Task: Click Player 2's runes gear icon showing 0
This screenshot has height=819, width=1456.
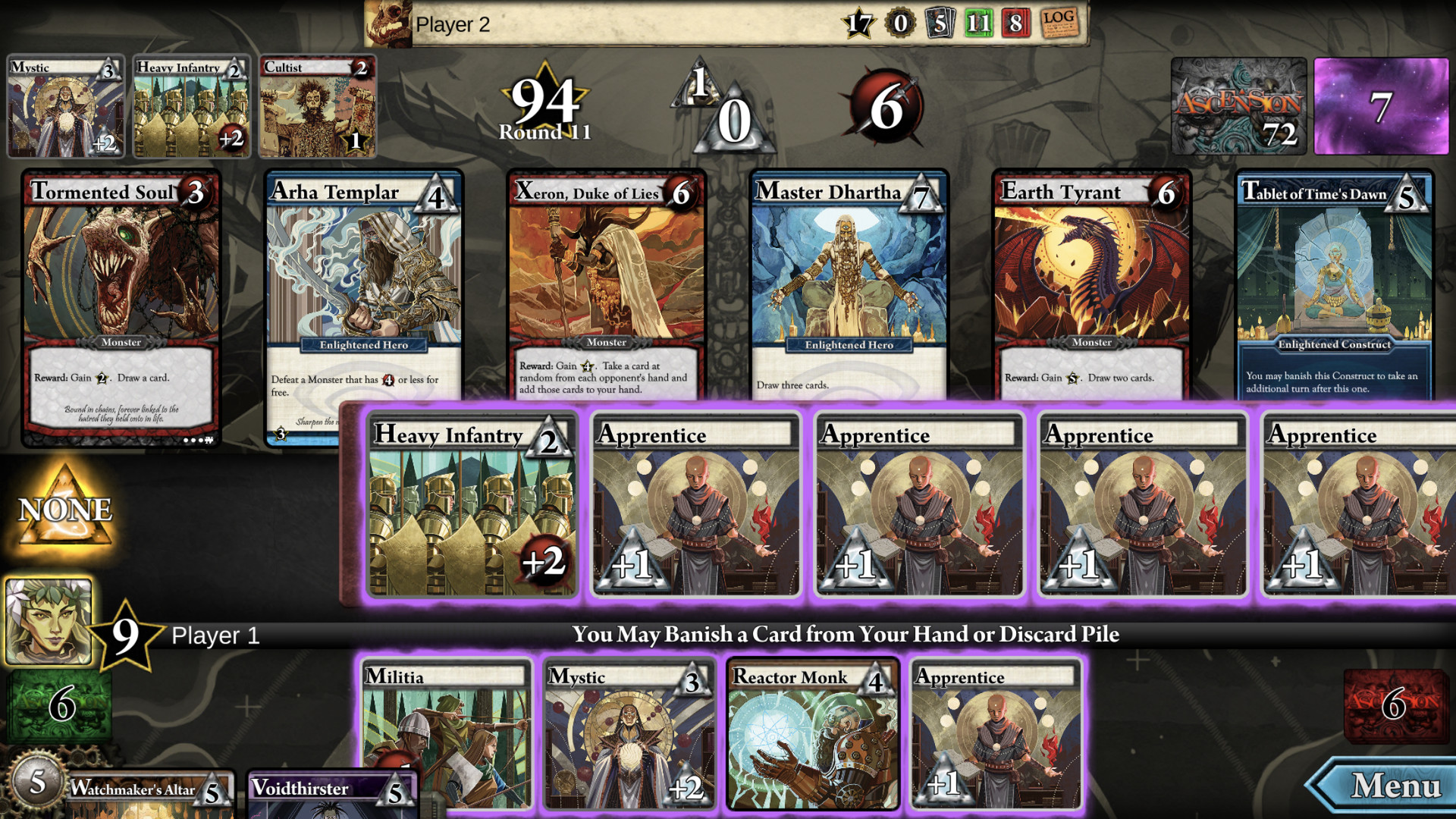Action: 902,24
